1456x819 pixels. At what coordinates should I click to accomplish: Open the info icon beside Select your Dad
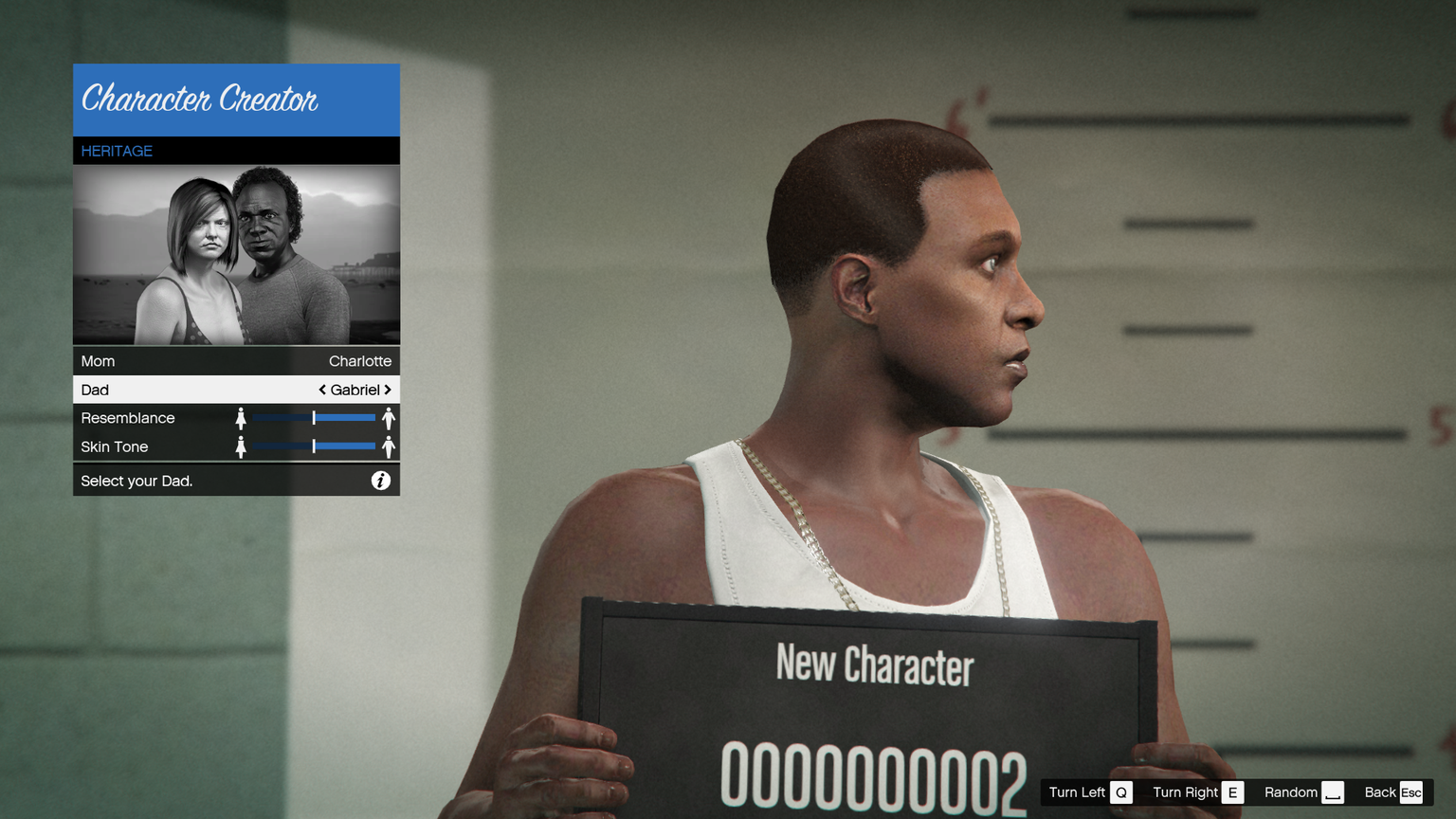[380, 481]
